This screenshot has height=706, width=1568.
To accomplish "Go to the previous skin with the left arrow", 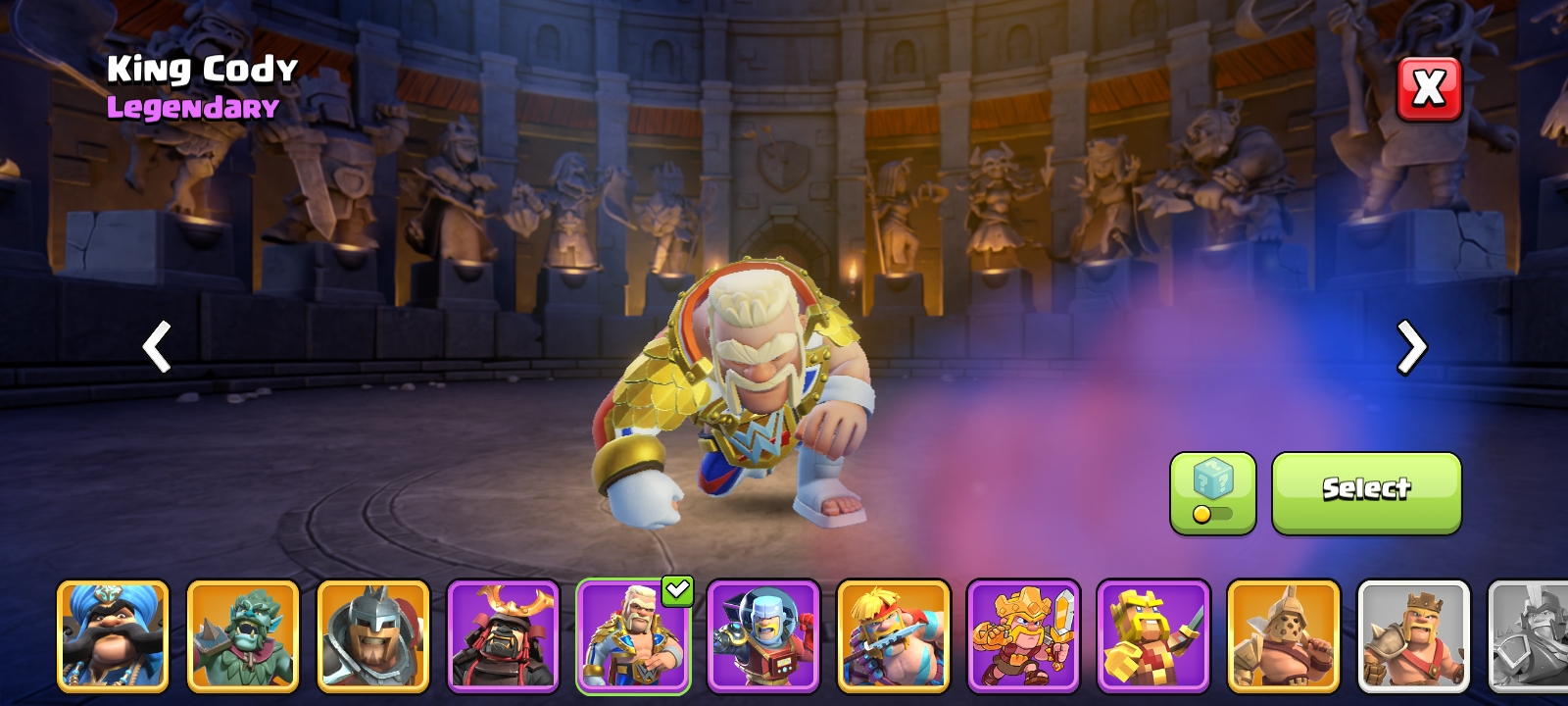I will pyautogui.click(x=157, y=346).
